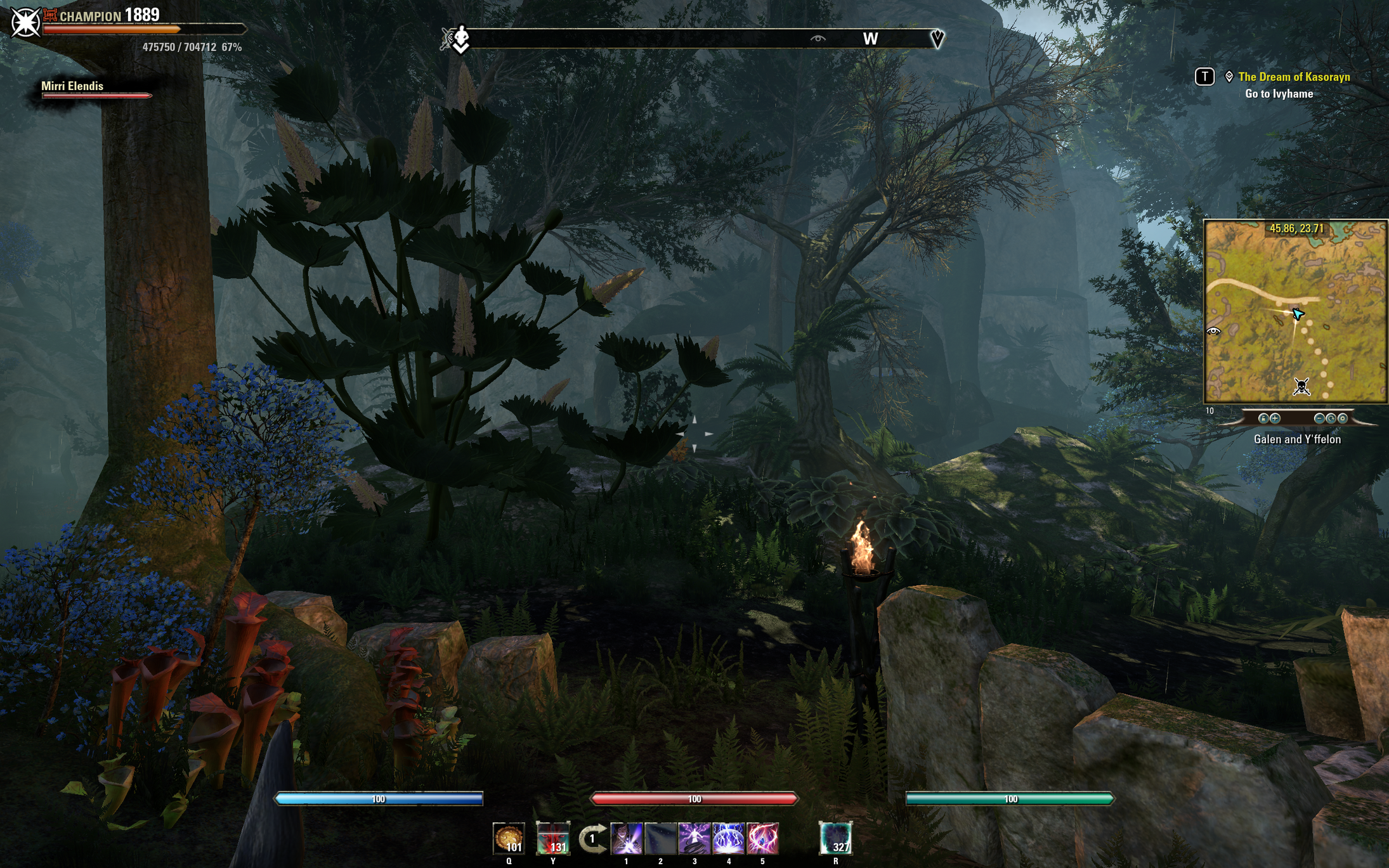Select The Dream of Kasorayn quest tracker
Viewport: 1389px width, 868px height.
pyautogui.click(x=1293, y=77)
